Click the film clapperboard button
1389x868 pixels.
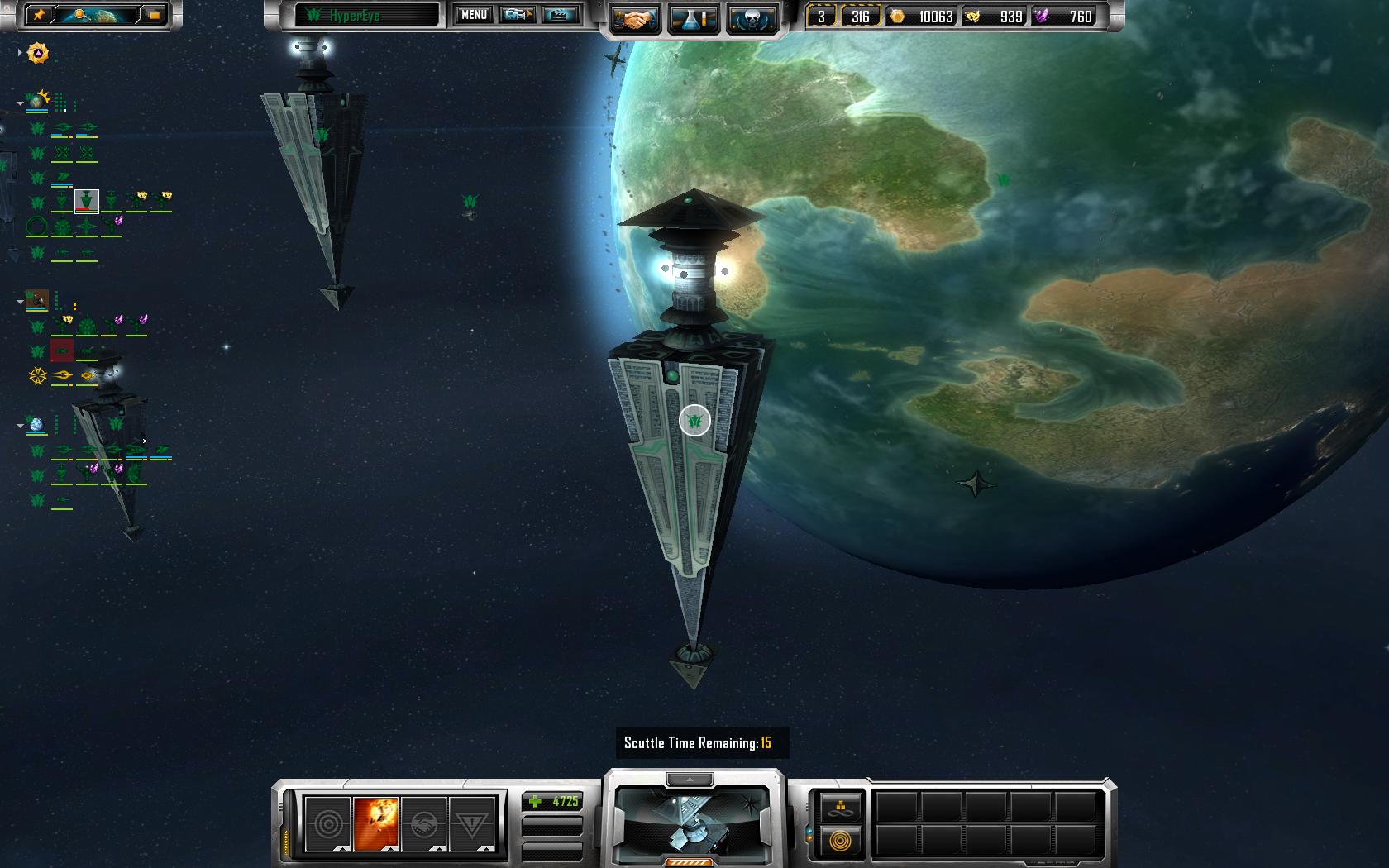[x=561, y=15]
